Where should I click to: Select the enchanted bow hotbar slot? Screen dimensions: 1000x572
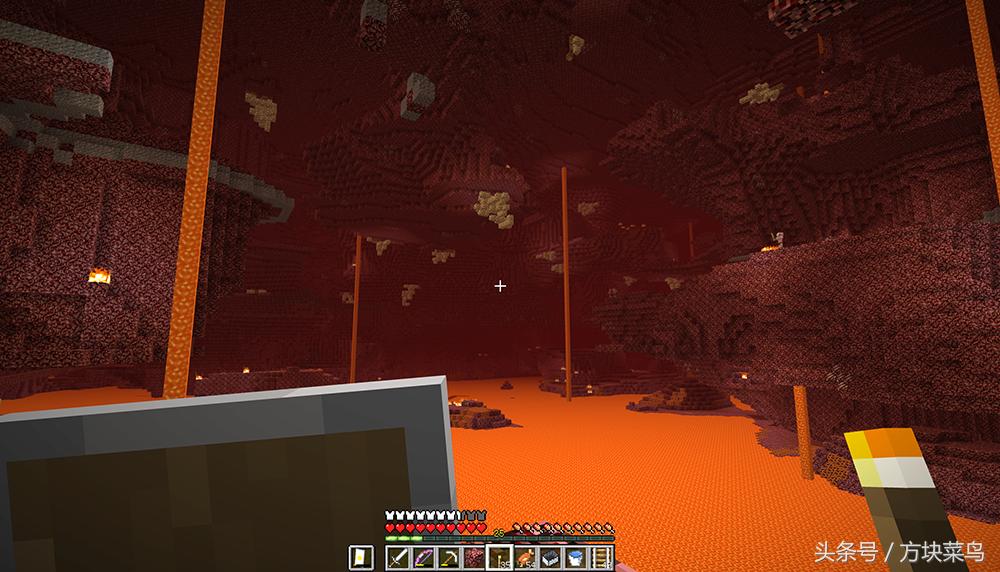423,558
